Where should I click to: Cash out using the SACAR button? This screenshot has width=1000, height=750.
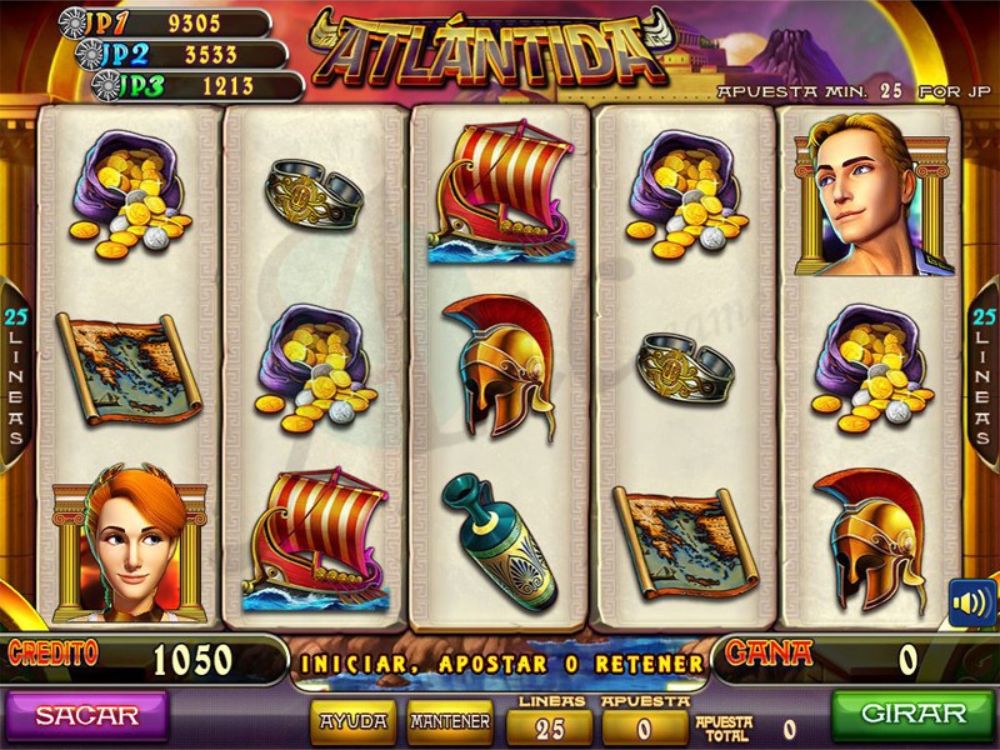tap(86, 716)
